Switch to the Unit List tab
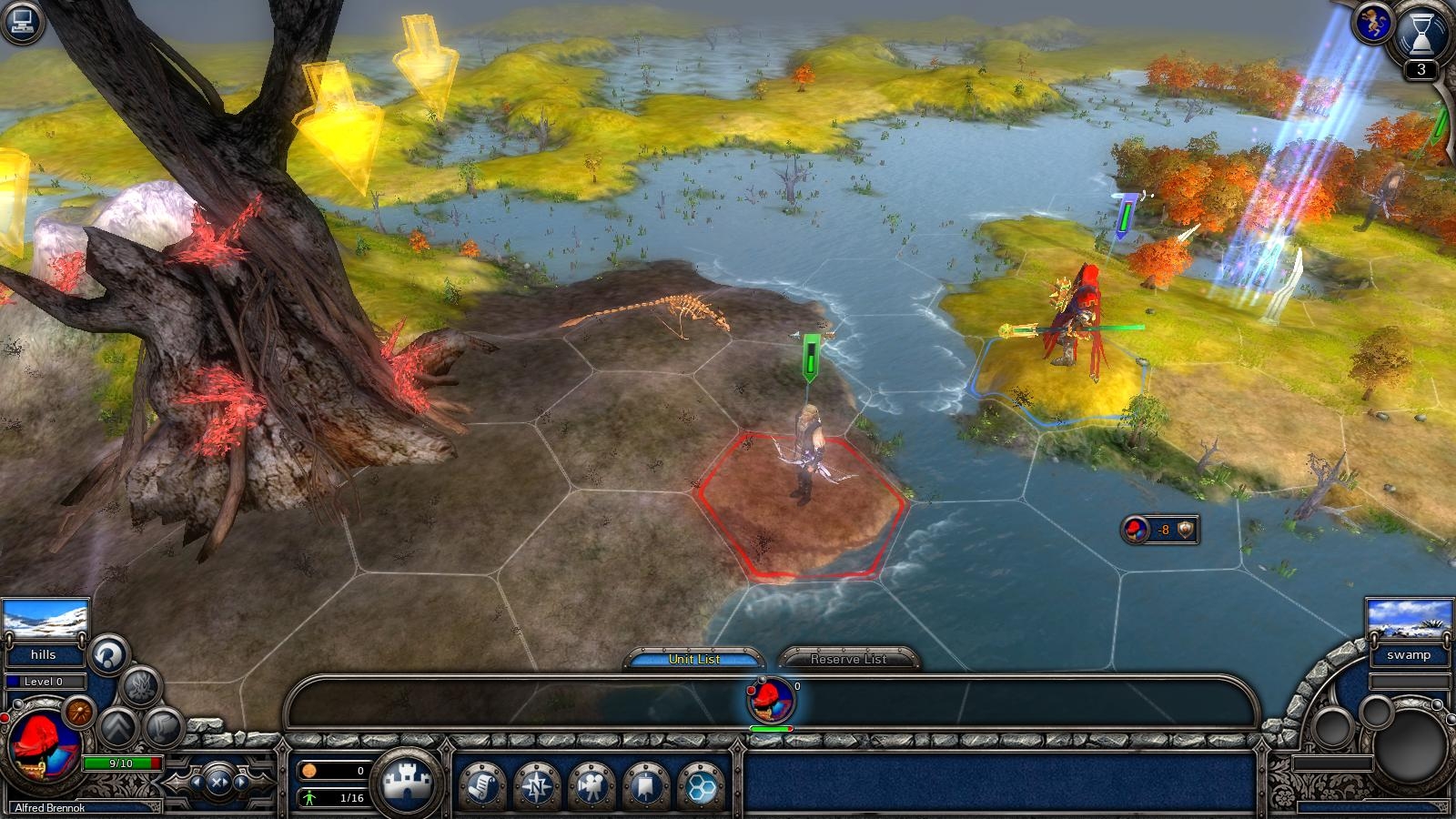This screenshot has height=819, width=1456. point(695,658)
